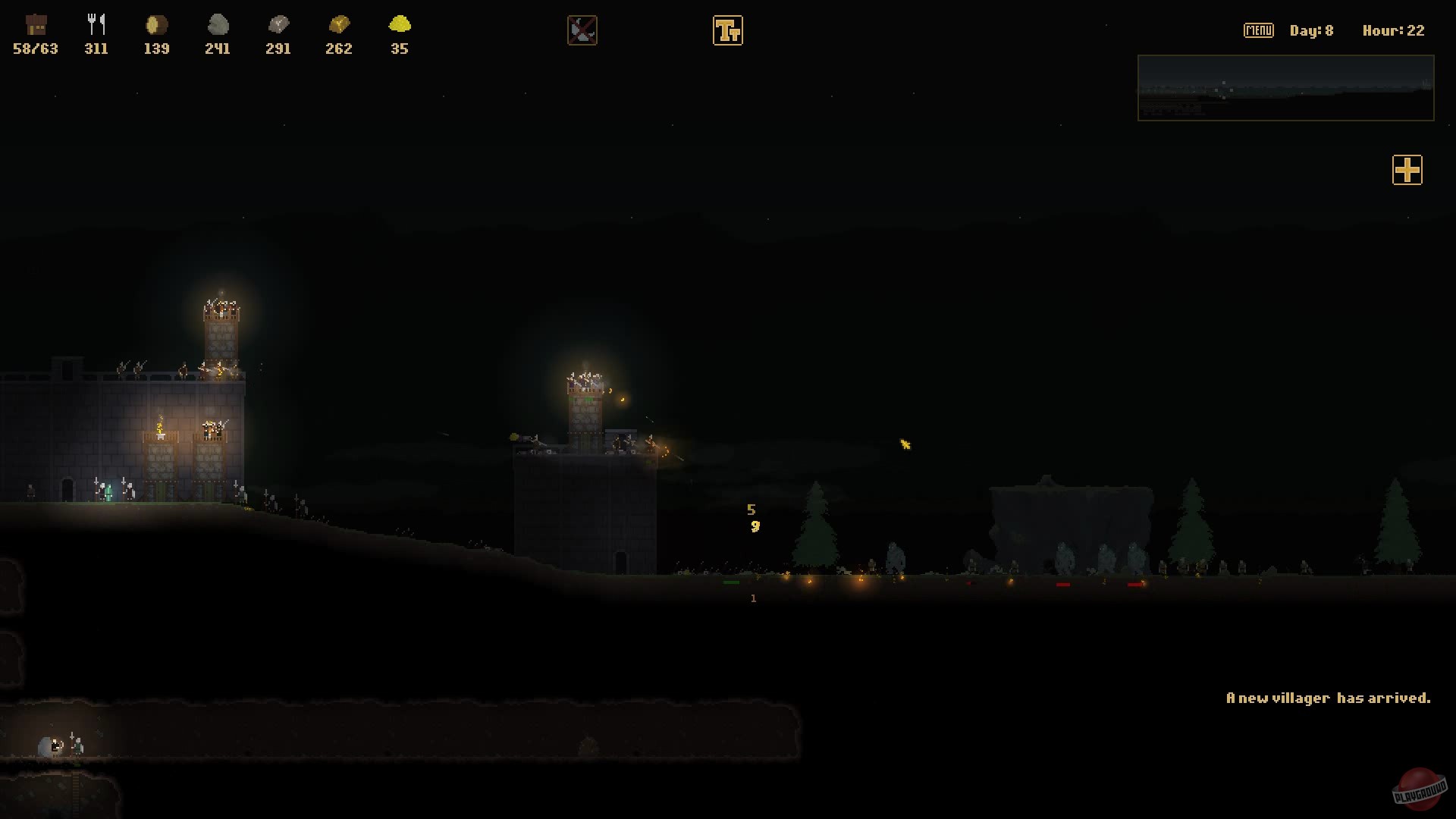Toggle the zoom control with the plus sign
Viewport: 1456px width, 819px height.
click(x=1407, y=170)
